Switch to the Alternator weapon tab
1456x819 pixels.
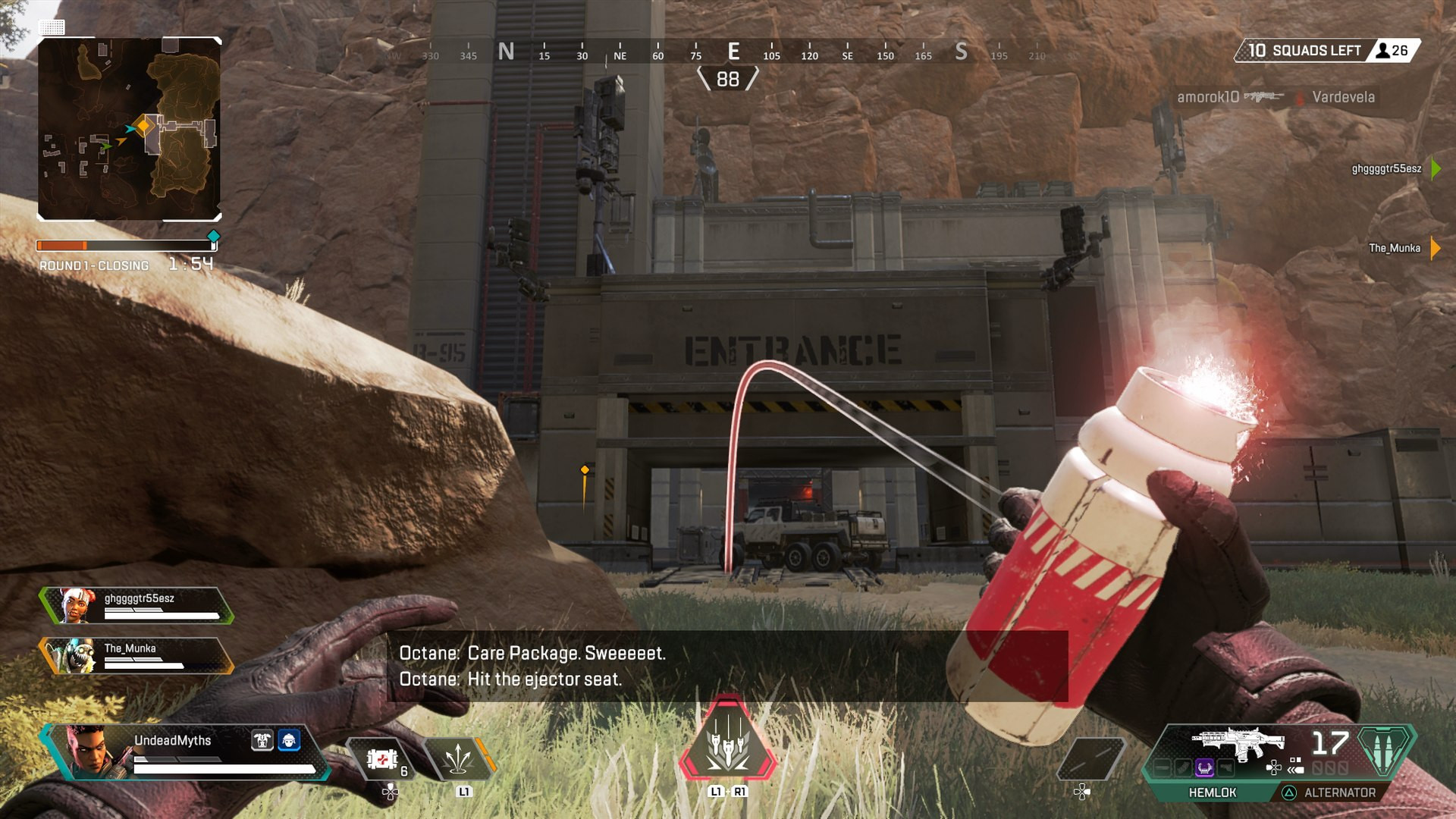point(1338,792)
